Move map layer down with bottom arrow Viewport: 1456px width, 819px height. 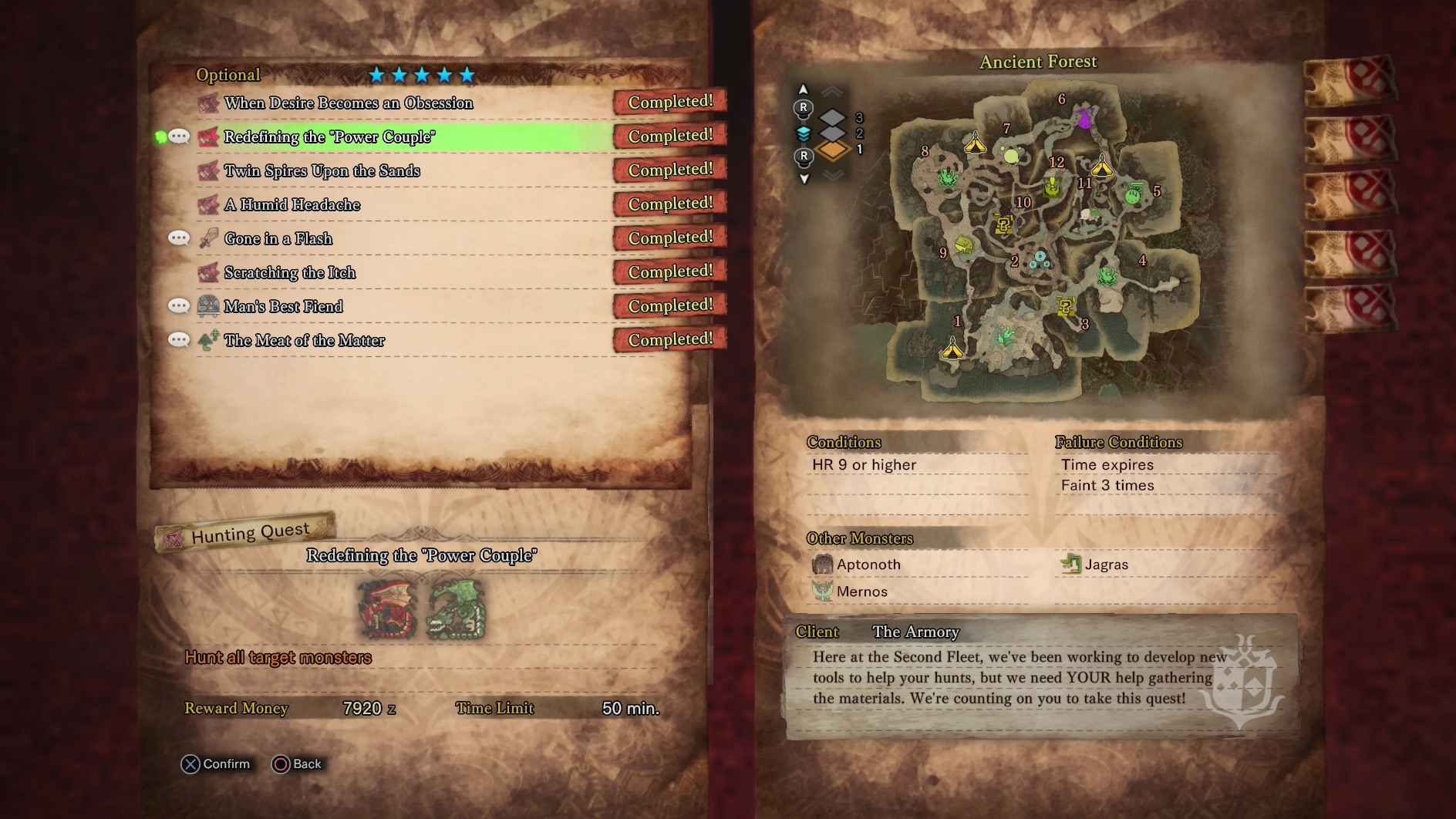(x=804, y=179)
